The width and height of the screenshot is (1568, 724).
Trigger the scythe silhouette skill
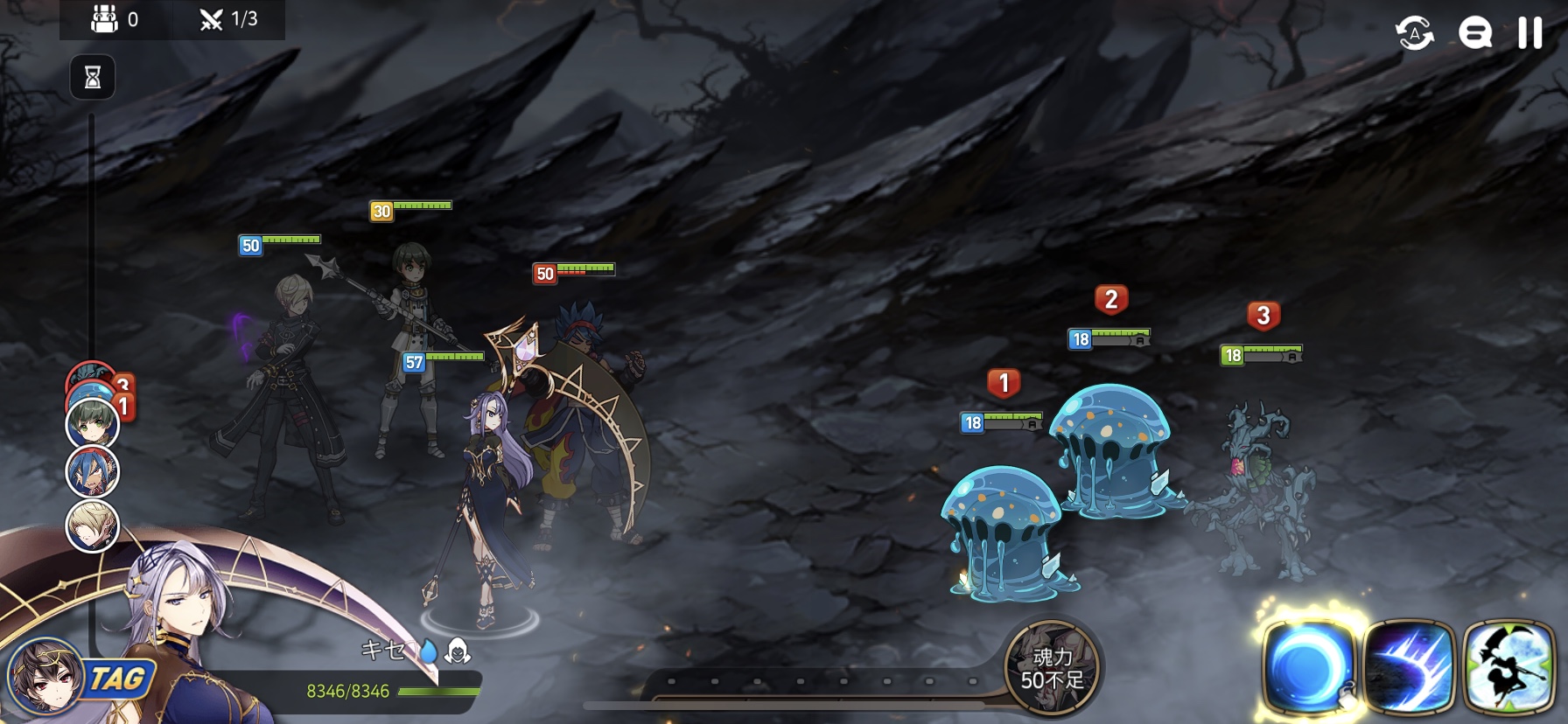(x=1508, y=667)
